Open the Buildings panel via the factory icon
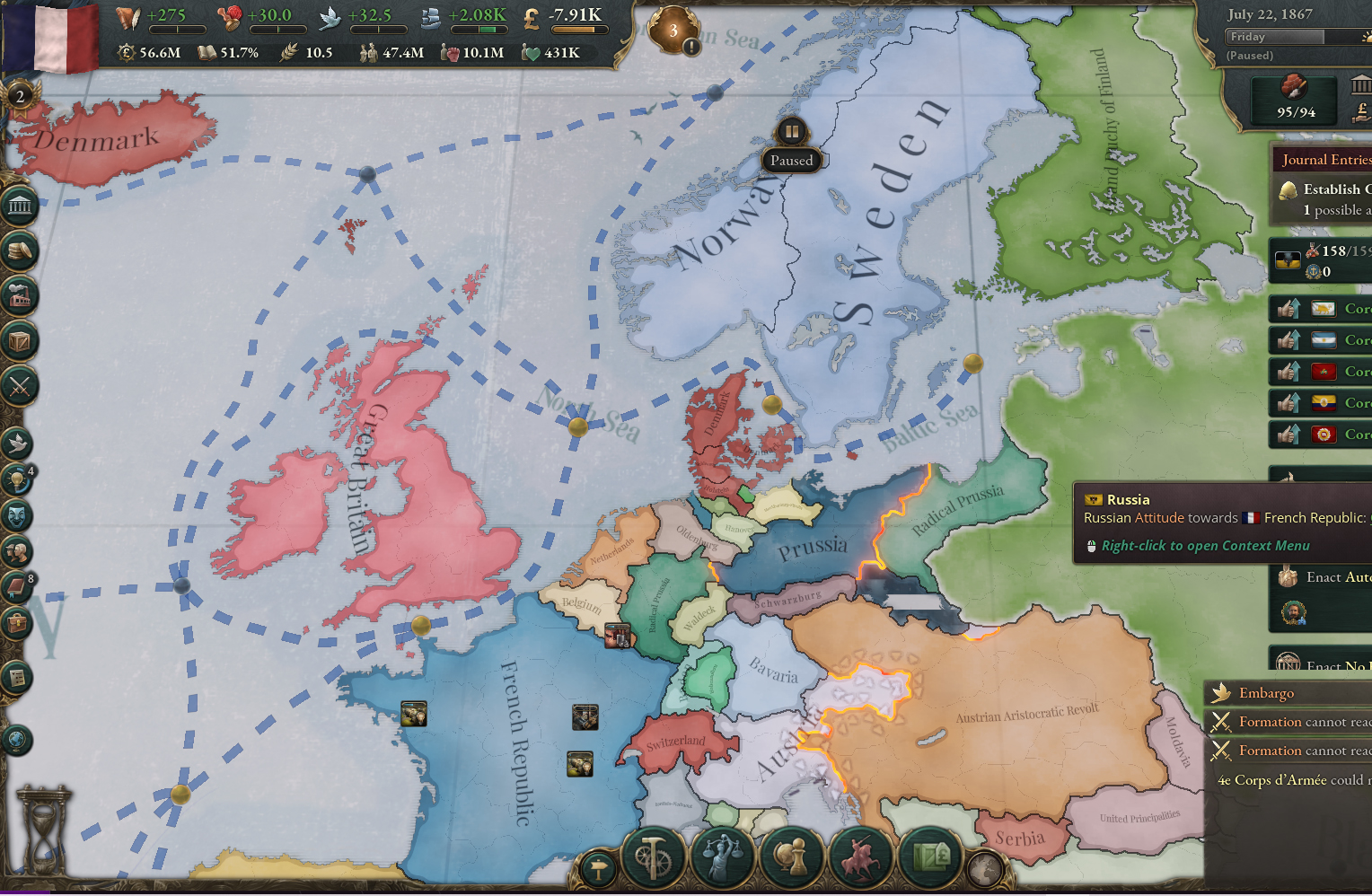The image size is (1372, 896). click(19, 296)
